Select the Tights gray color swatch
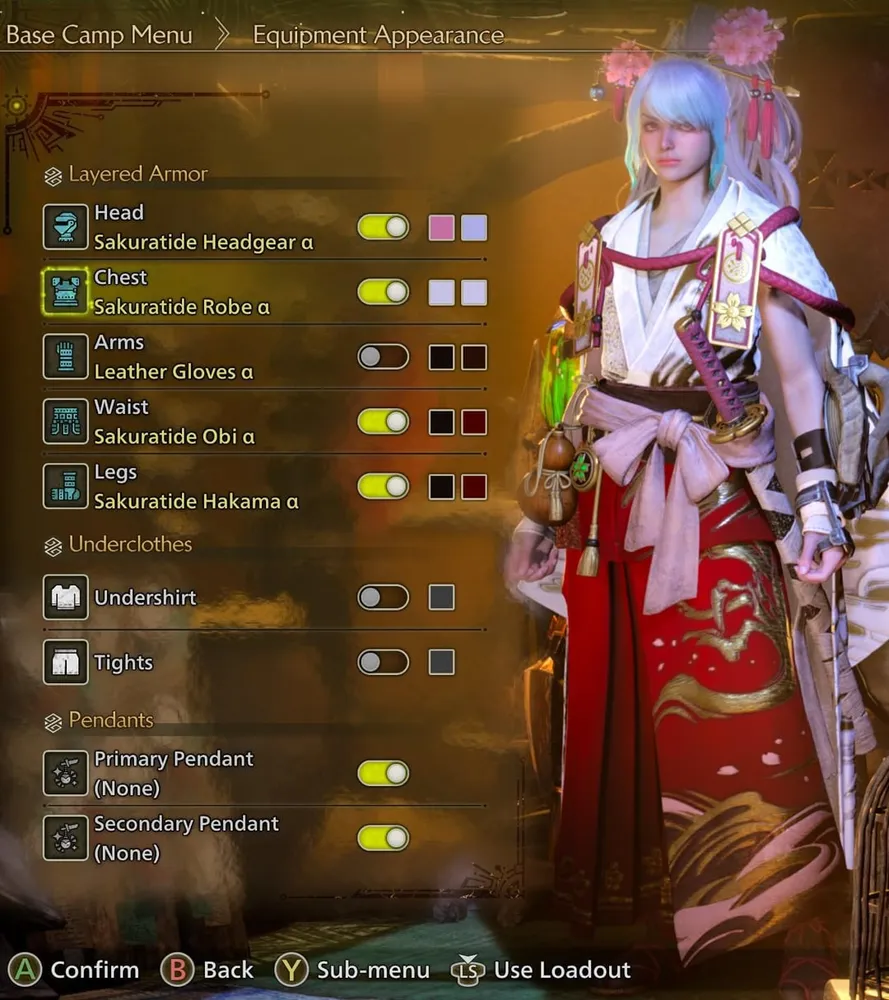Viewport: 889px width, 1000px height. point(441,662)
